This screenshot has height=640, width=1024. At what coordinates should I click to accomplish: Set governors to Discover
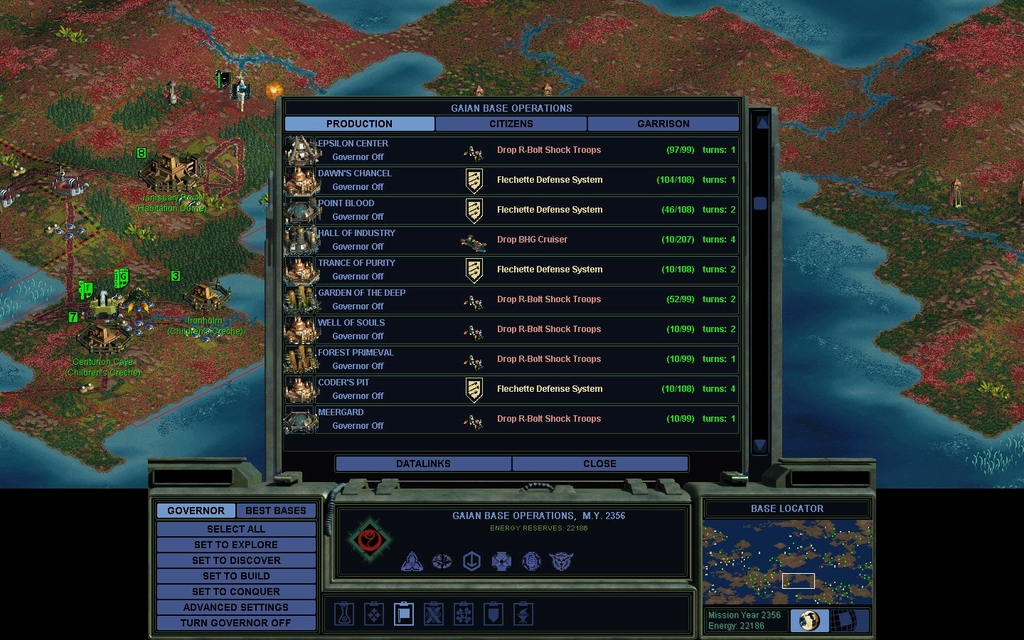(236, 561)
